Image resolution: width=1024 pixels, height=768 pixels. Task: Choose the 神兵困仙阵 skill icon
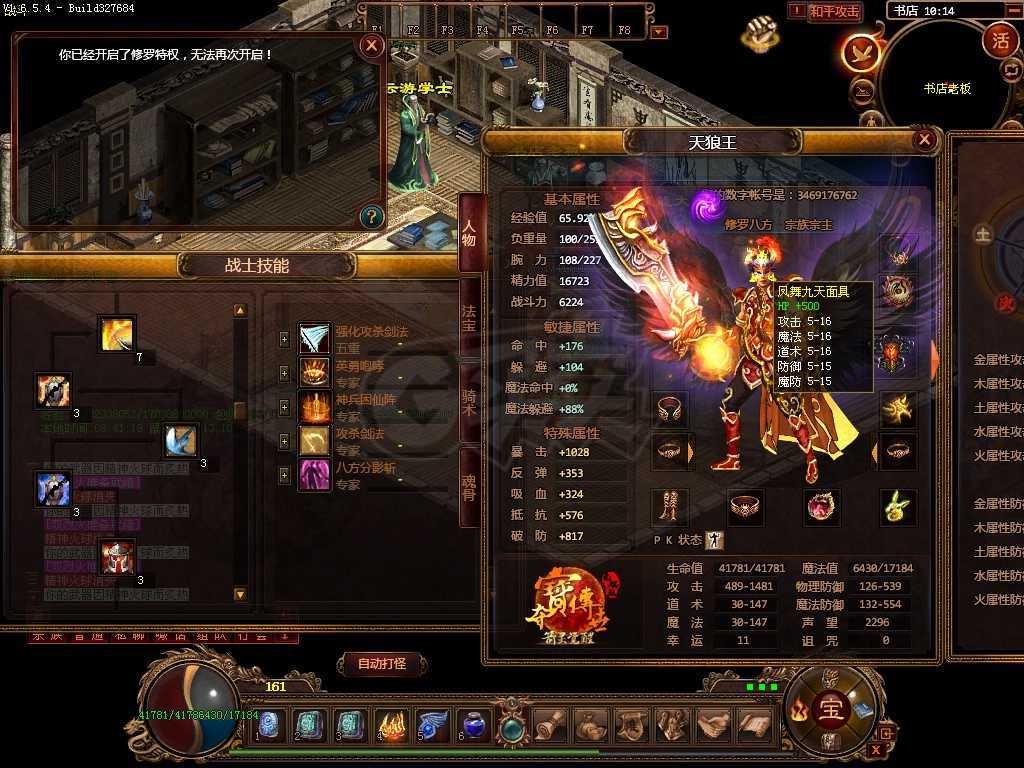coord(315,406)
